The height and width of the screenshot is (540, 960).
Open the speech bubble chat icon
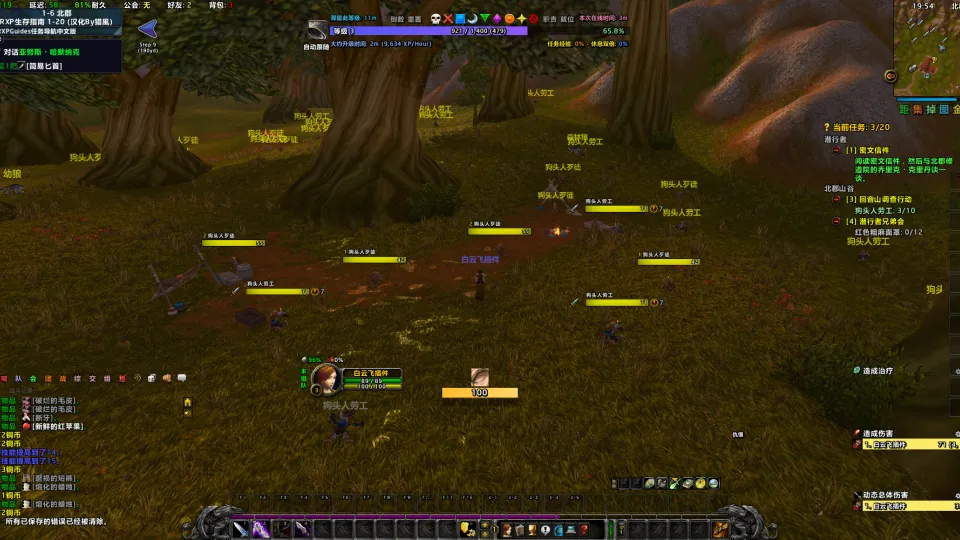click(182, 378)
